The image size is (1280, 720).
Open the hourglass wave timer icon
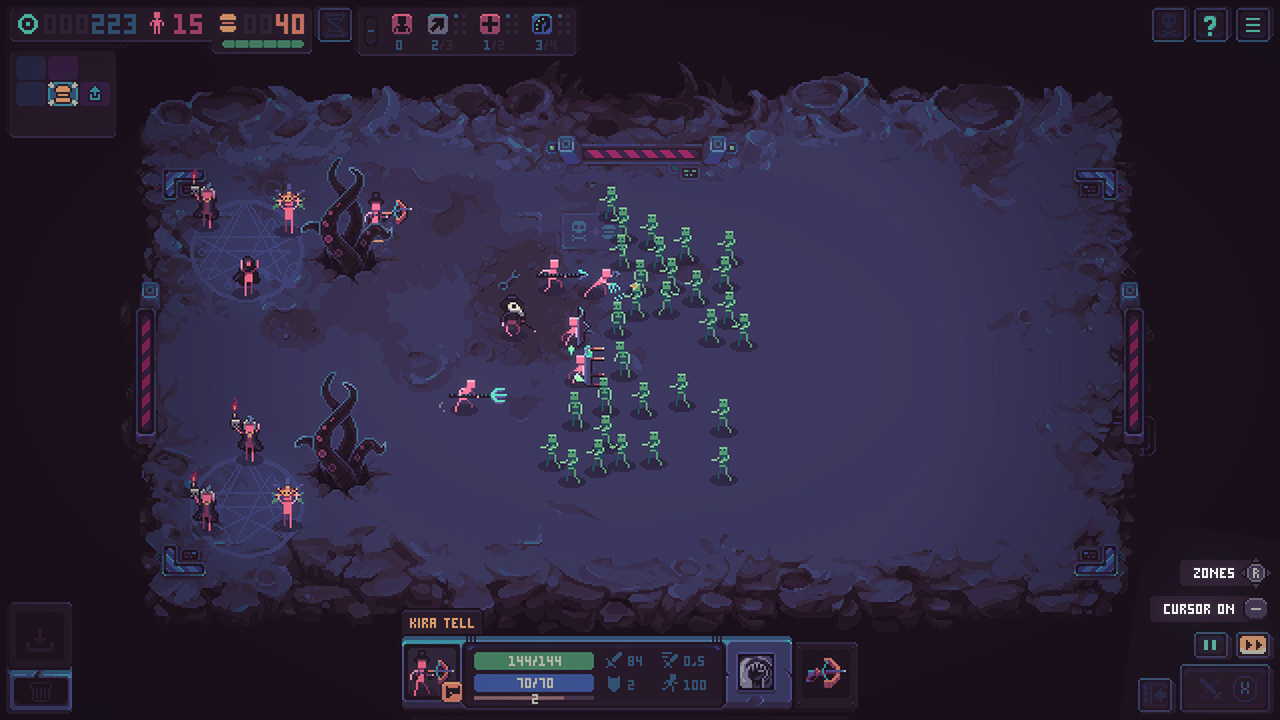[334, 26]
